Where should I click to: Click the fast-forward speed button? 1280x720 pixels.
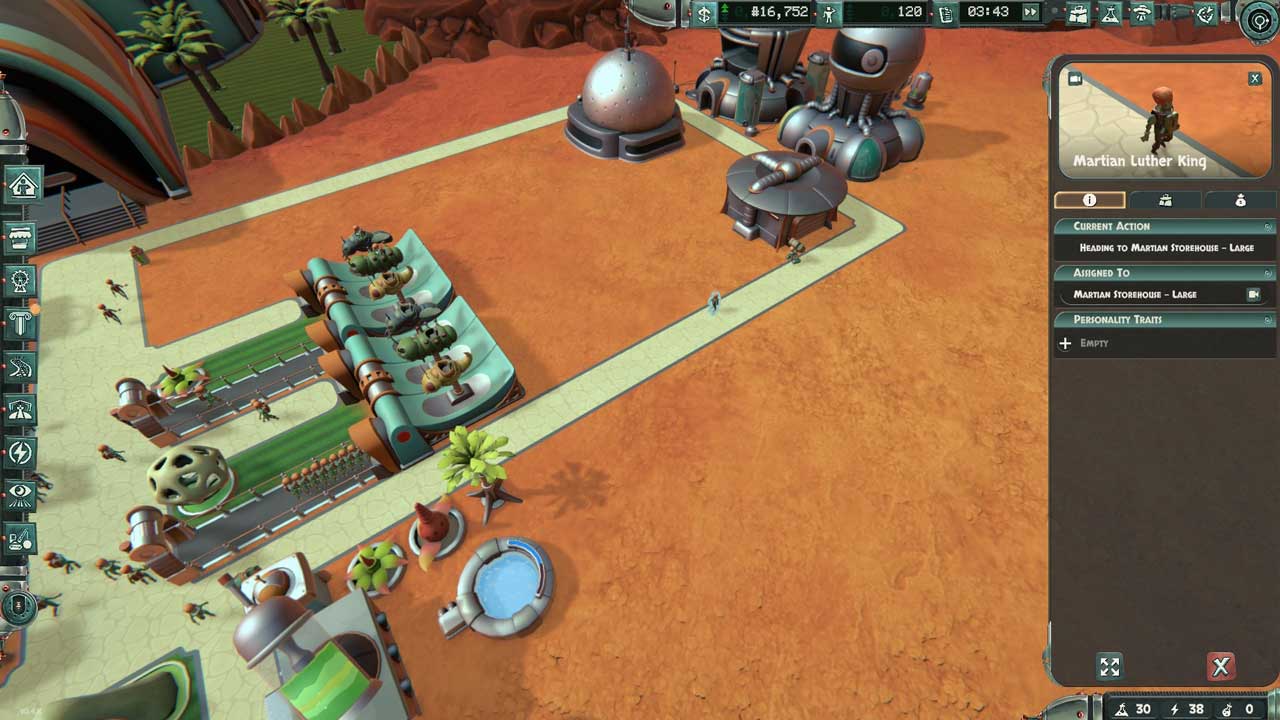pos(1030,12)
